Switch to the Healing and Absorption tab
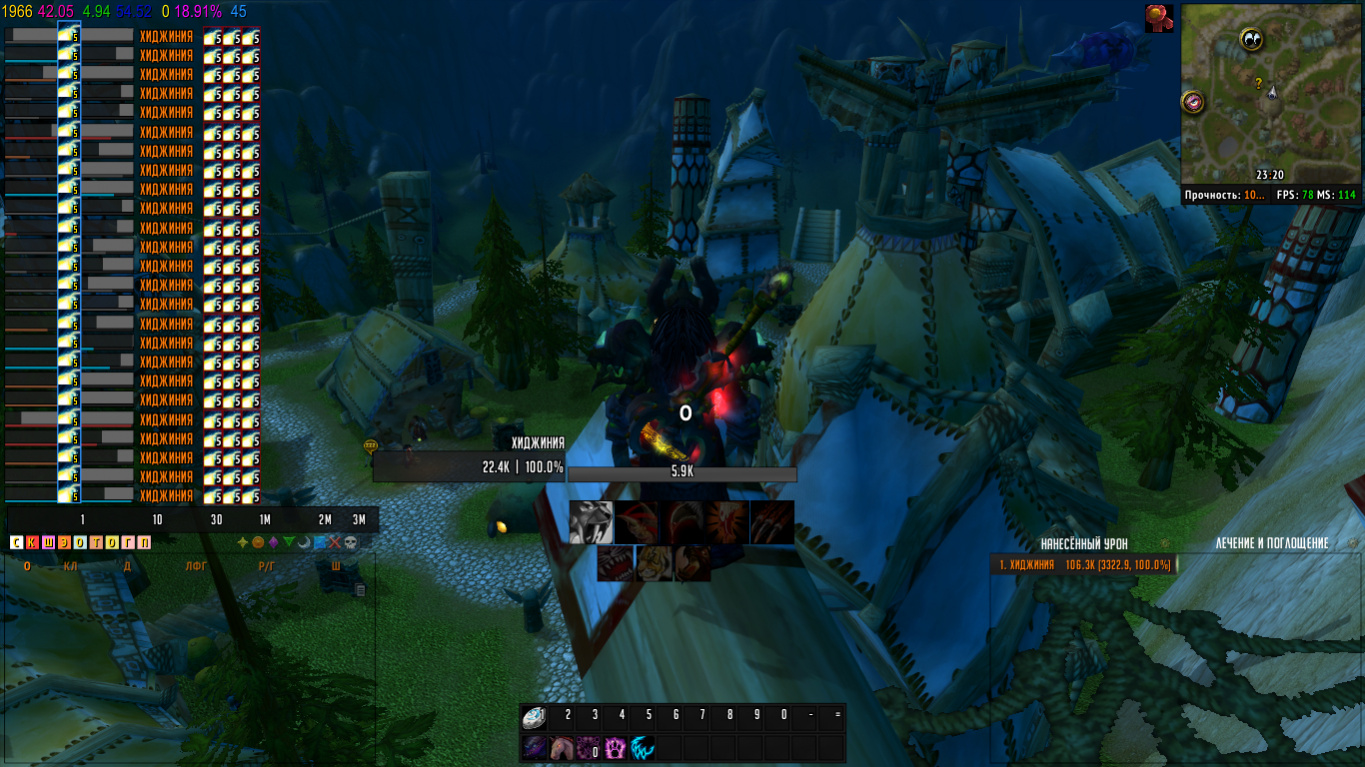The width and height of the screenshot is (1365, 767). [x=1271, y=543]
